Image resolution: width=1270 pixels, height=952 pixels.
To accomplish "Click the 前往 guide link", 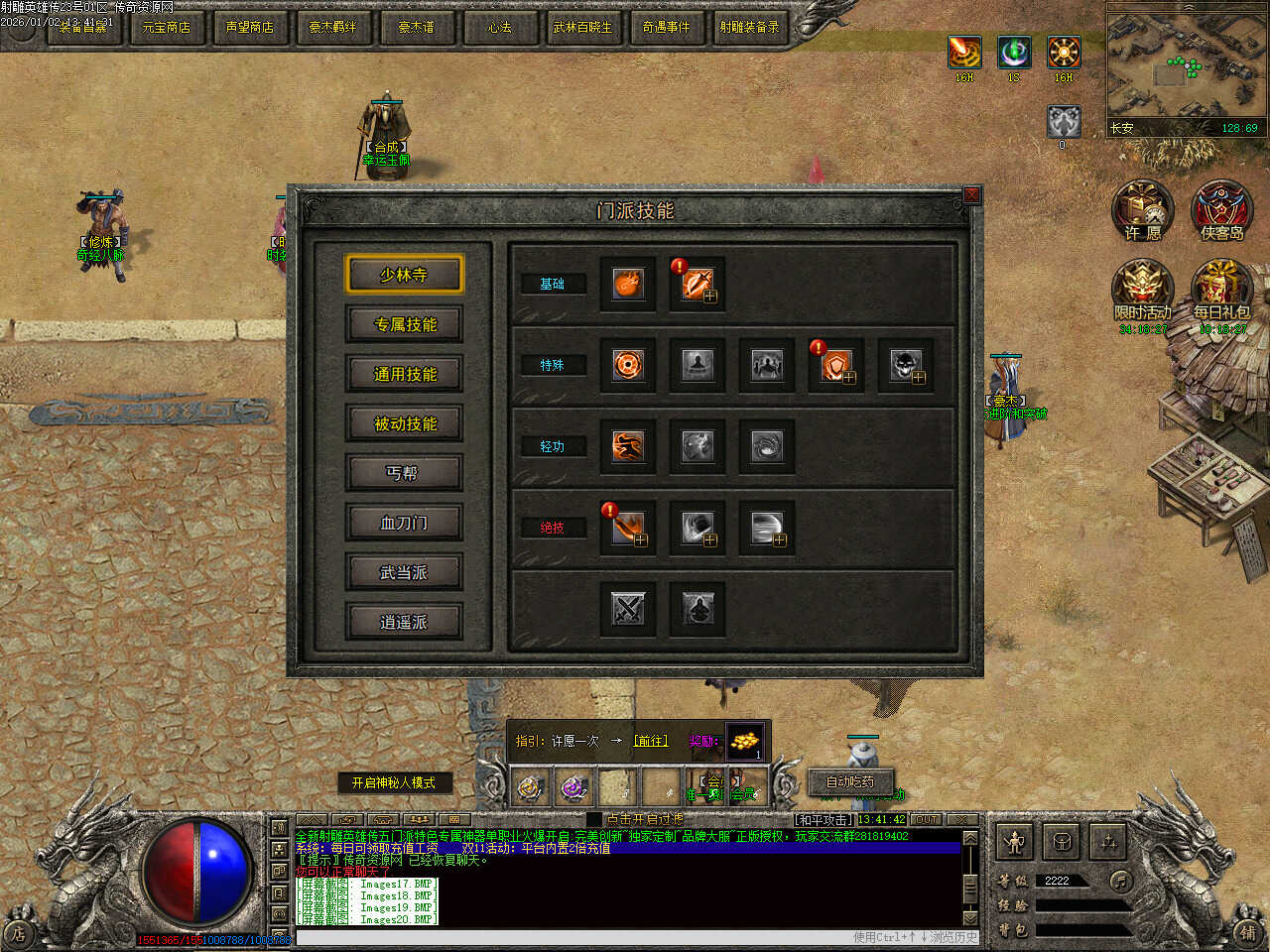I will pyautogui.click(x=651, y=741).
